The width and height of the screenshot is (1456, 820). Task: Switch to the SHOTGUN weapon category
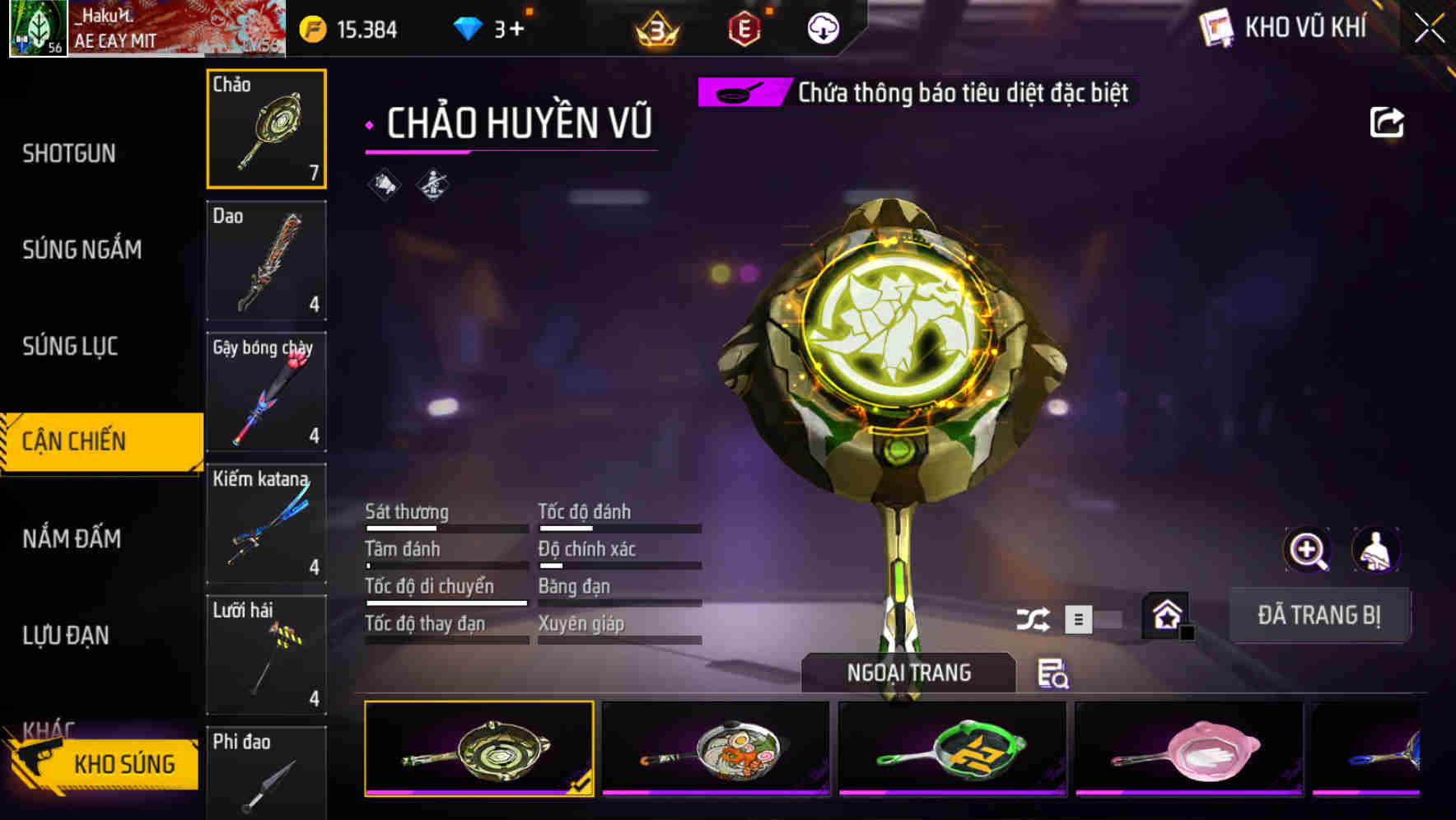click(69, 154)
